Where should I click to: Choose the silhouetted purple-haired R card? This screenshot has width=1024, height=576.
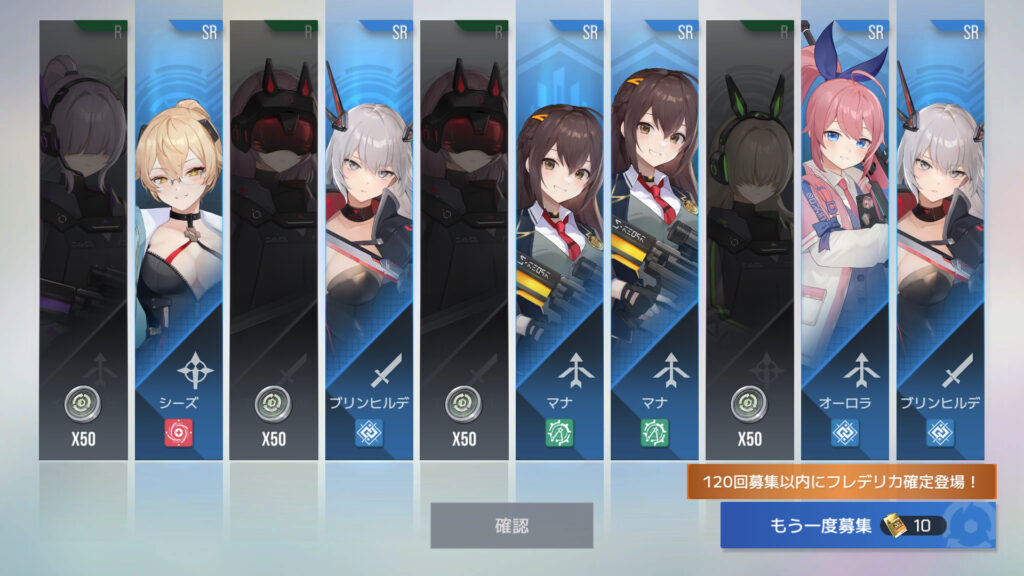pyautogui.click(x=83, y=240)
